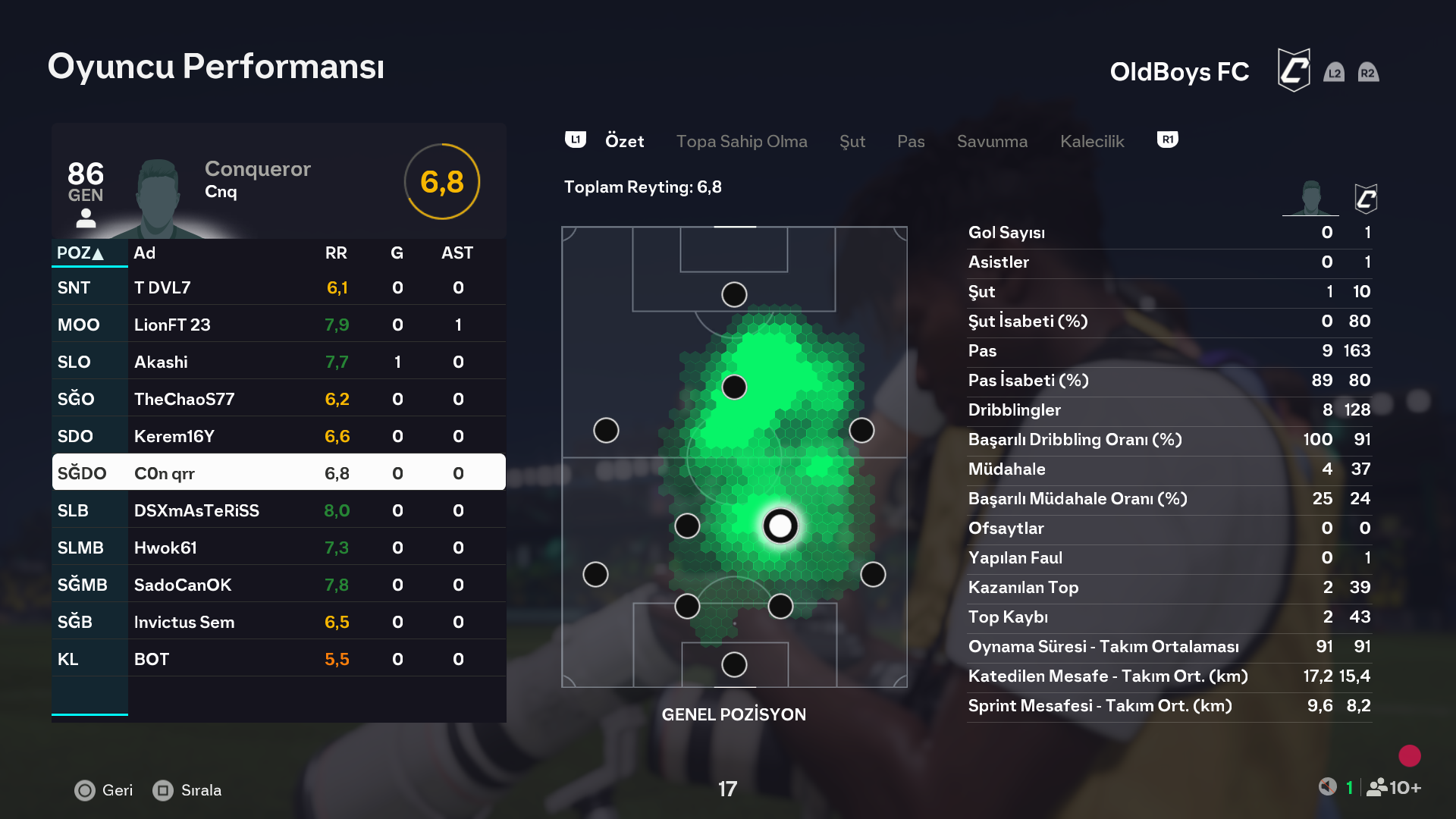Choose DSXmAsTeRiSS player row
The height and width of the screenshot is (819, 1456).
(x=278, y=510)
